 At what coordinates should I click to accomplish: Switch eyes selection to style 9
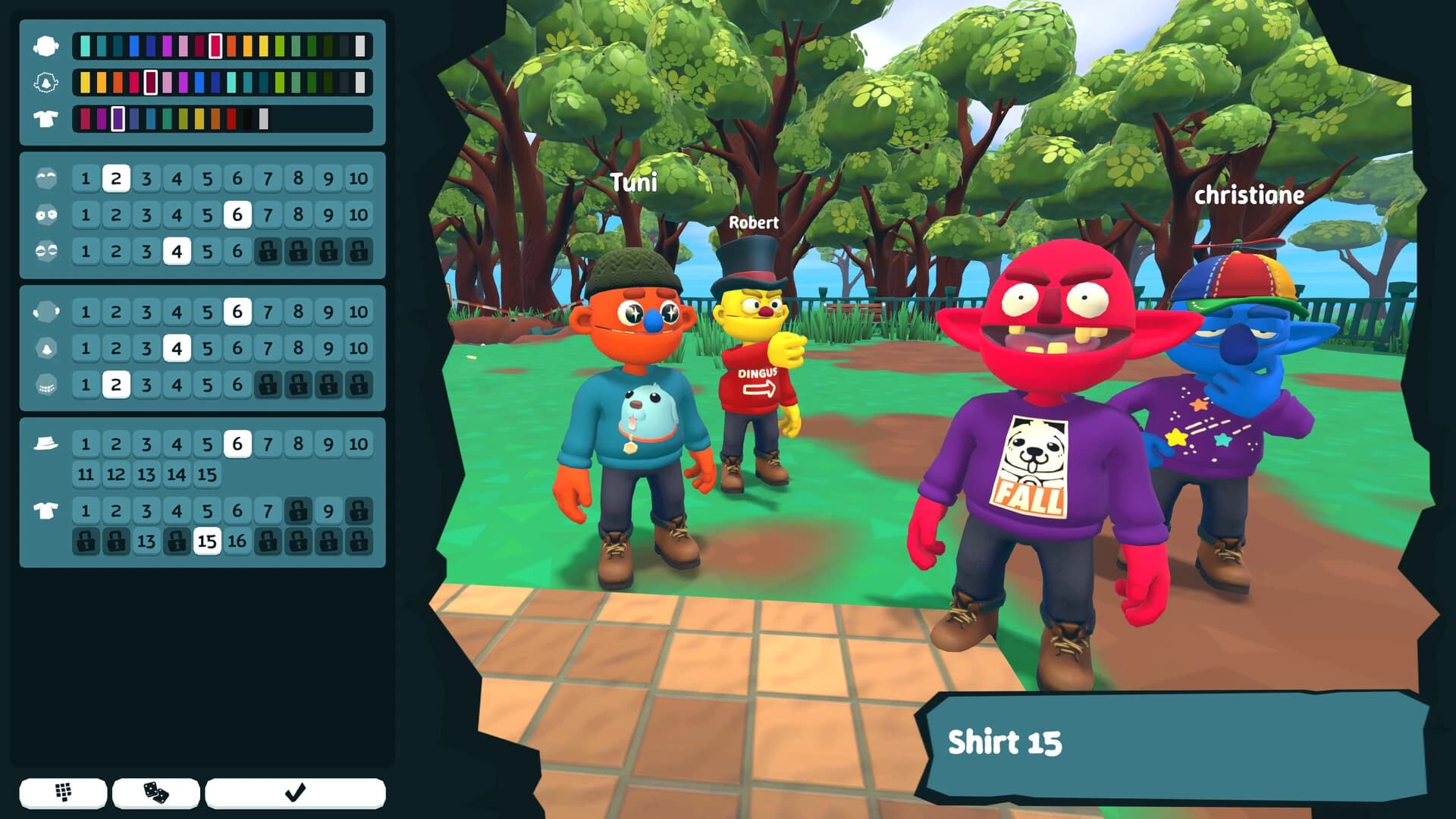tap(328, 214)
